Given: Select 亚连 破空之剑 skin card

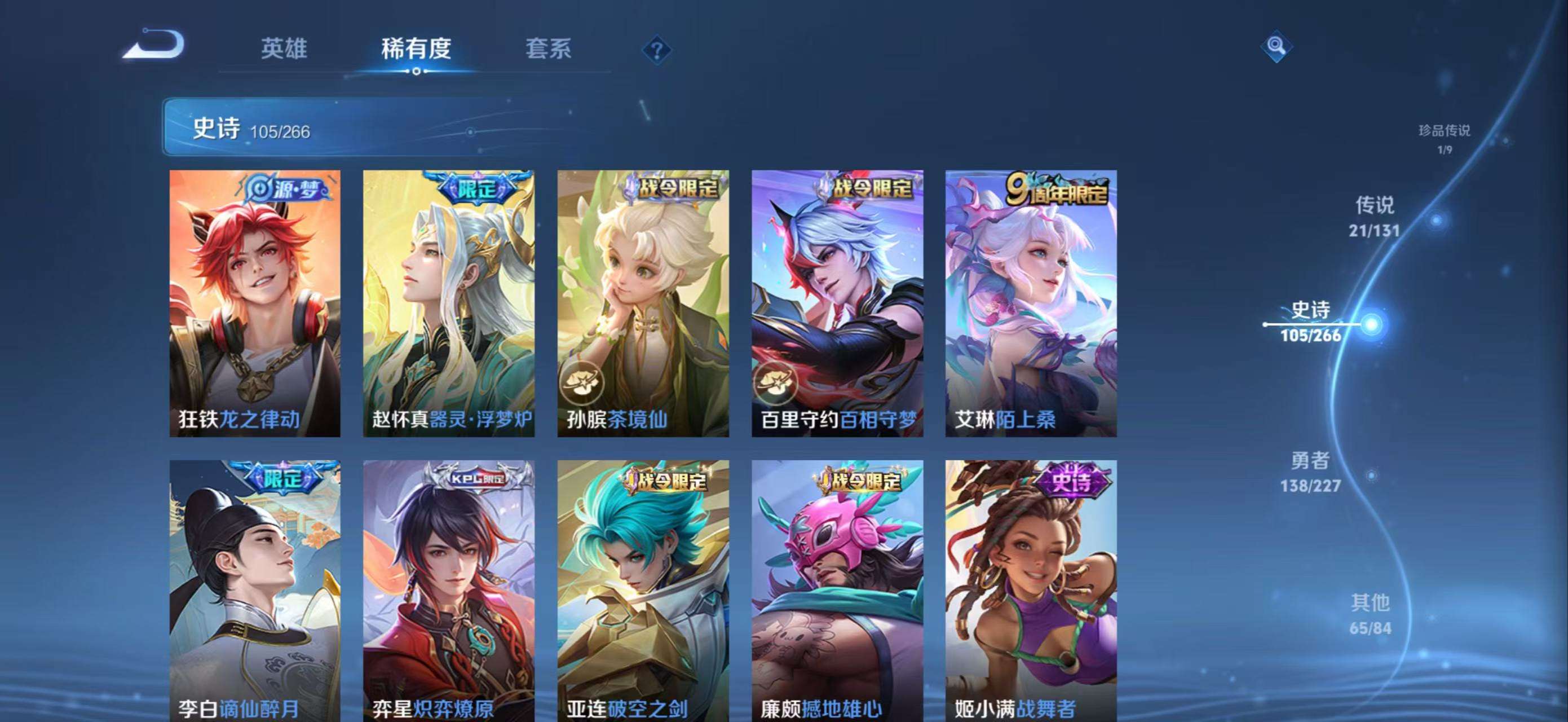Looking at the screenshot, I should coord(643,591).
